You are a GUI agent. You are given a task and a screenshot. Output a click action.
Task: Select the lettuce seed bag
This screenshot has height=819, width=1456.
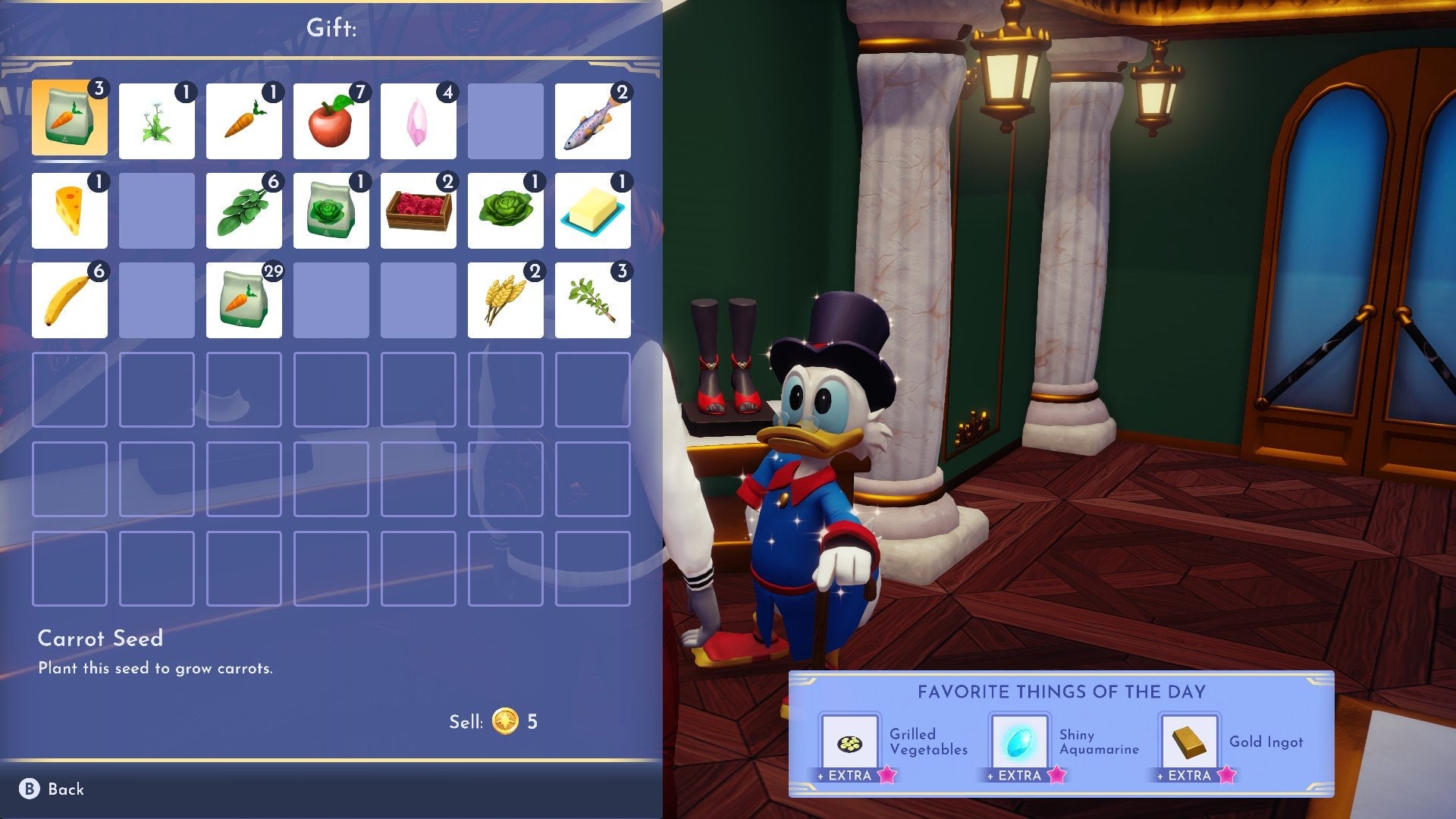331,211
